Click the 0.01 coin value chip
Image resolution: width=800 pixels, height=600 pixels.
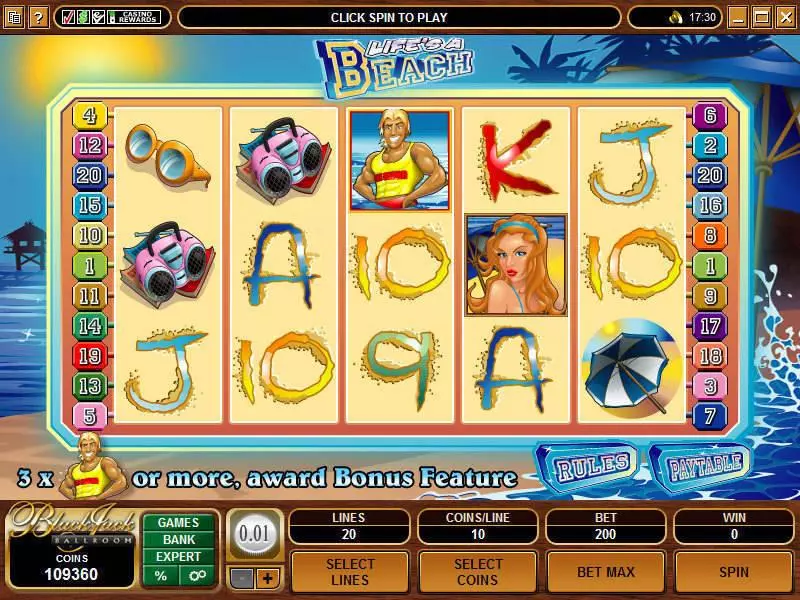click(x=255, y=533)
